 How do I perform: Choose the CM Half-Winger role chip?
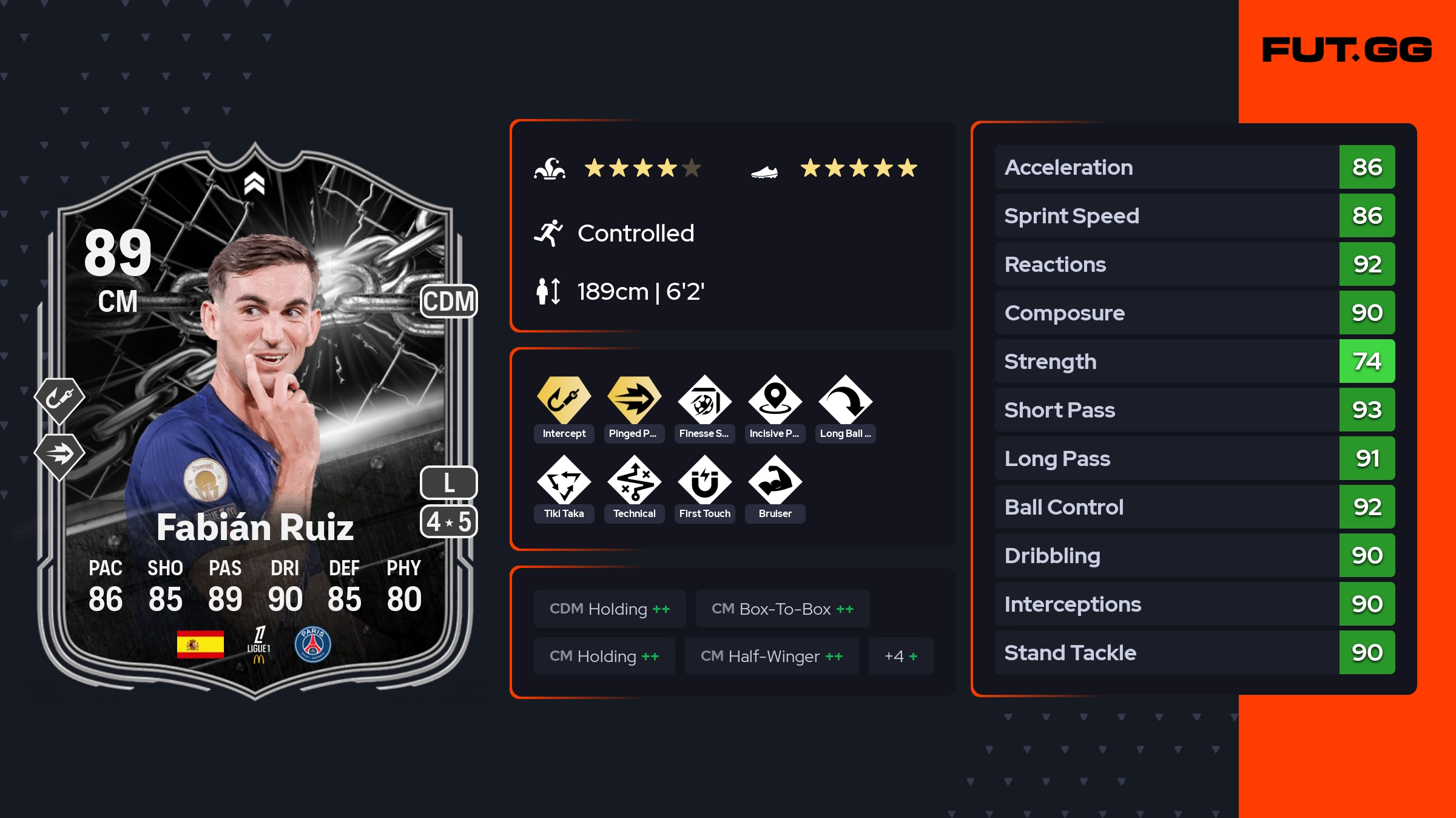coord(771,656)
